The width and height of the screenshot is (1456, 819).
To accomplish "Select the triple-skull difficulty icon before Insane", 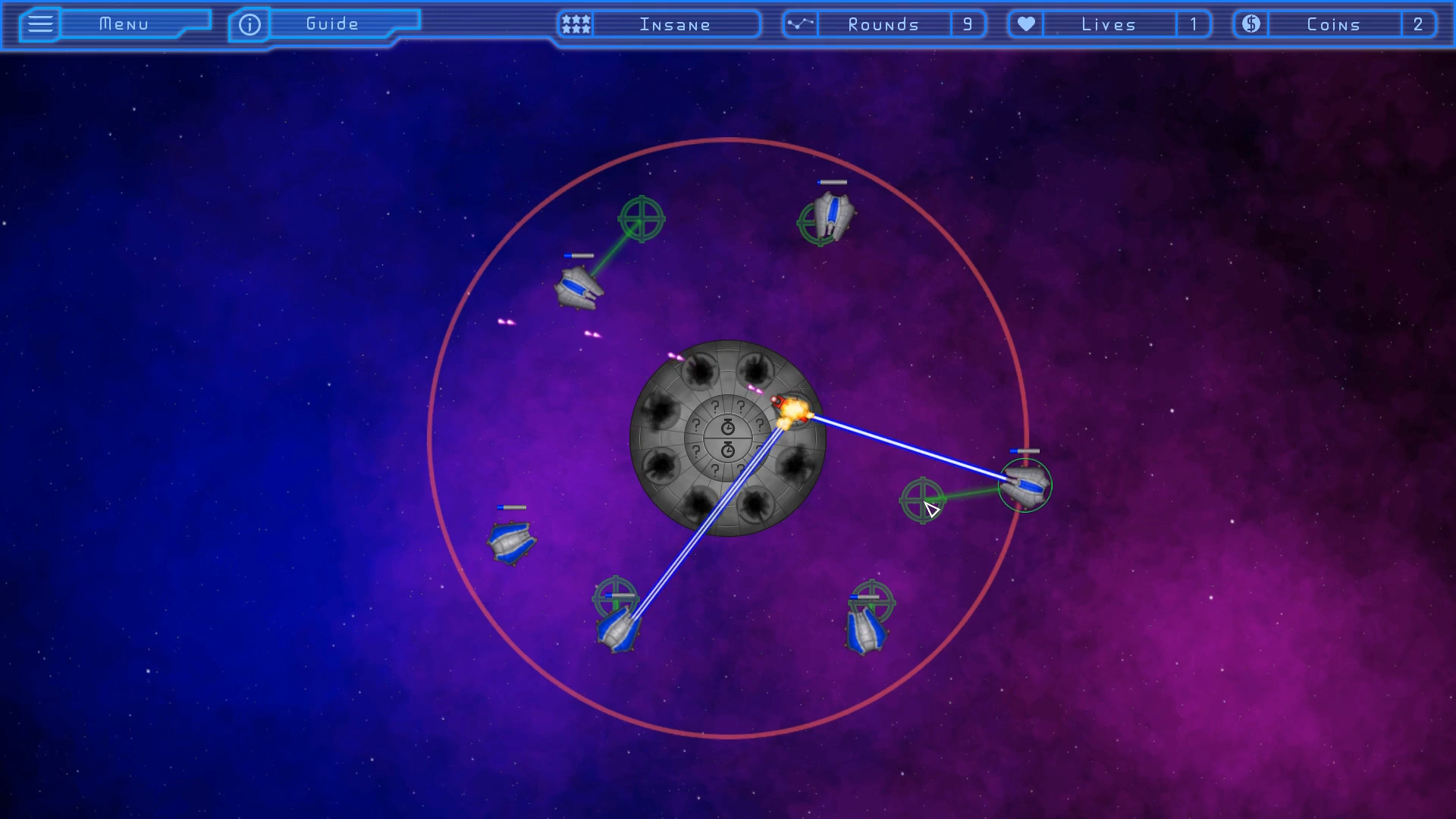I will click(x=575, y=24).
